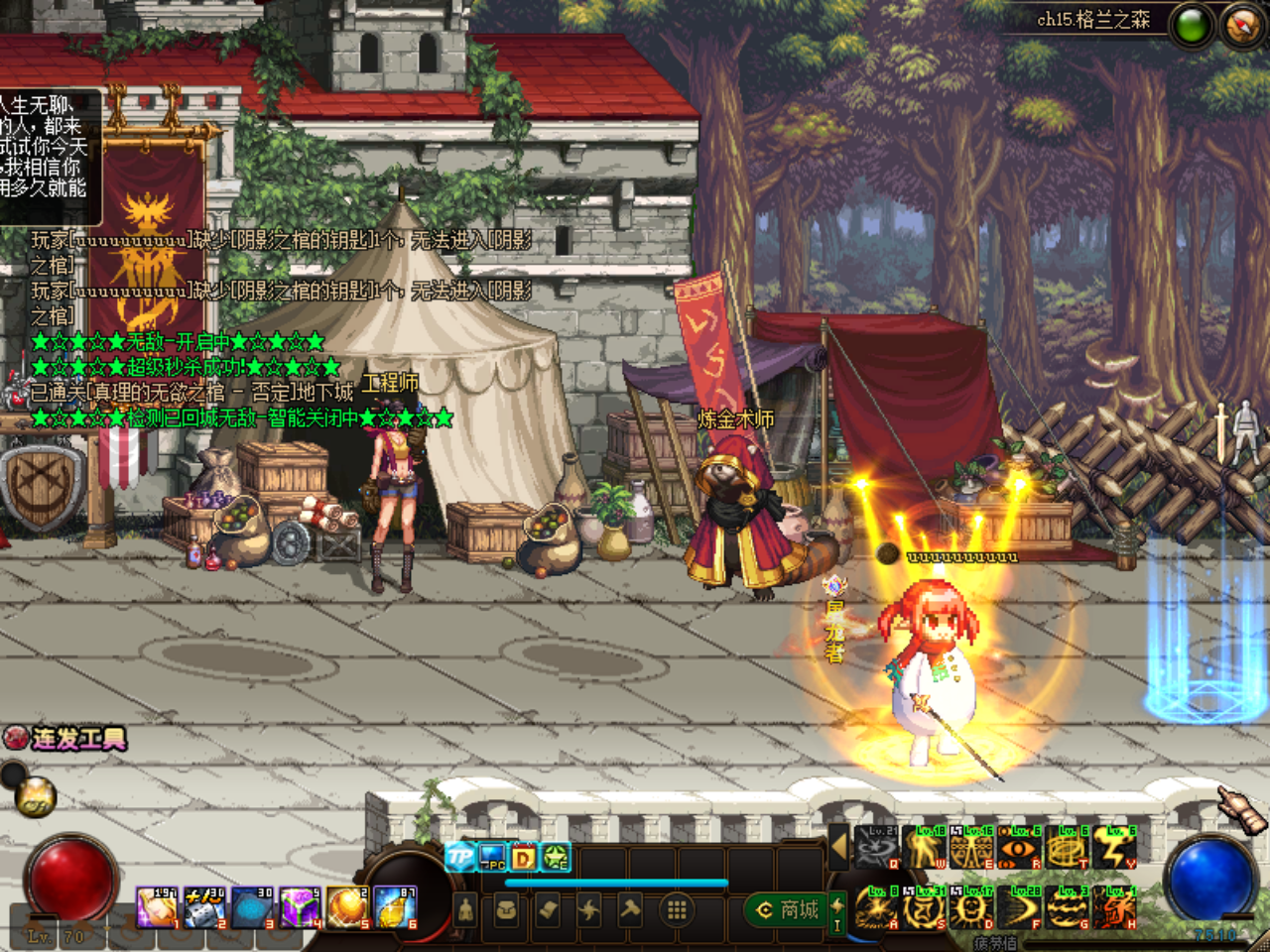This screenshot has width=1270, height=952.
Task: Click the PC monitor icon
Action: [x=492, y=857]
